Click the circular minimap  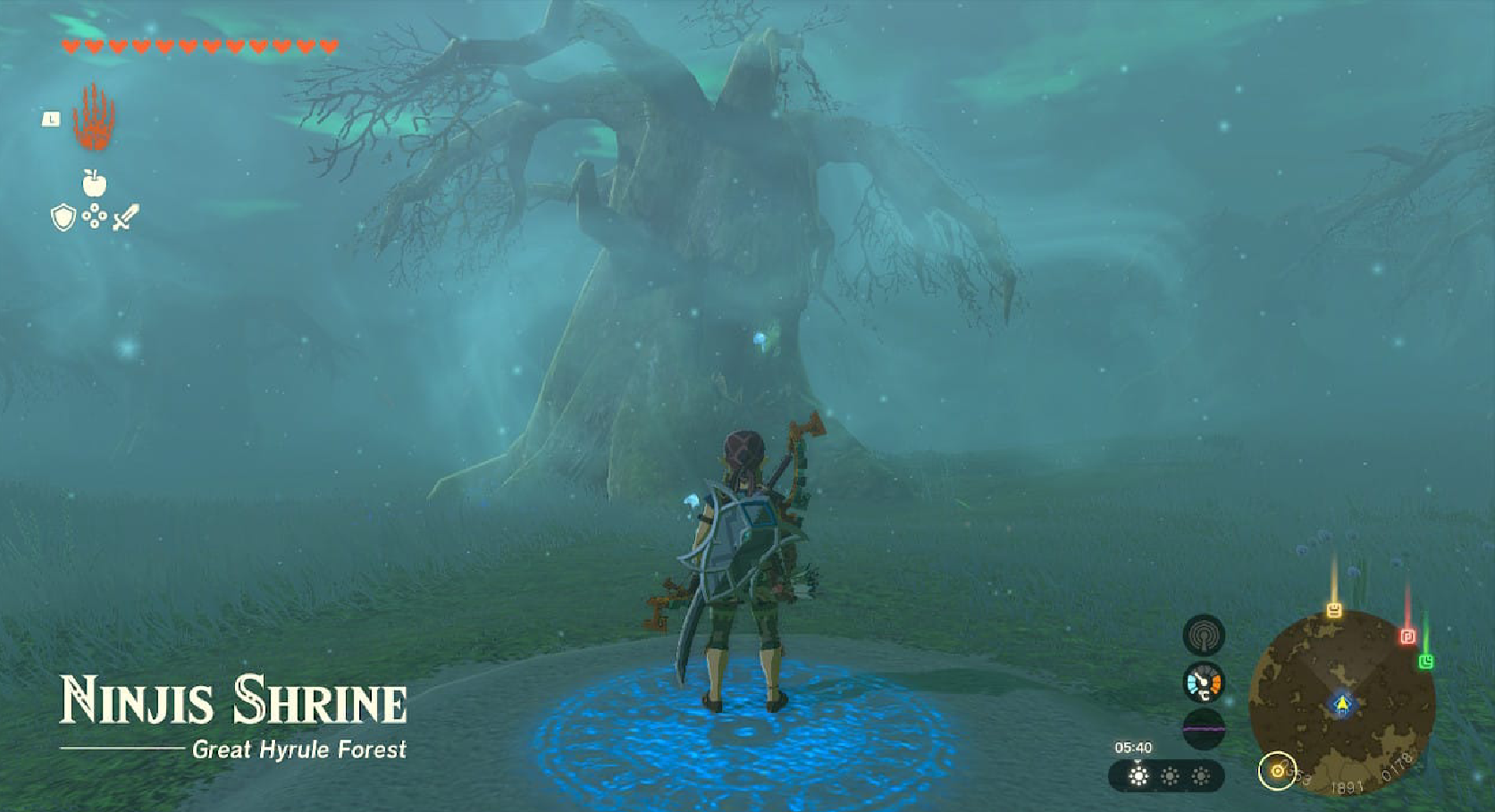[1341, 702]
